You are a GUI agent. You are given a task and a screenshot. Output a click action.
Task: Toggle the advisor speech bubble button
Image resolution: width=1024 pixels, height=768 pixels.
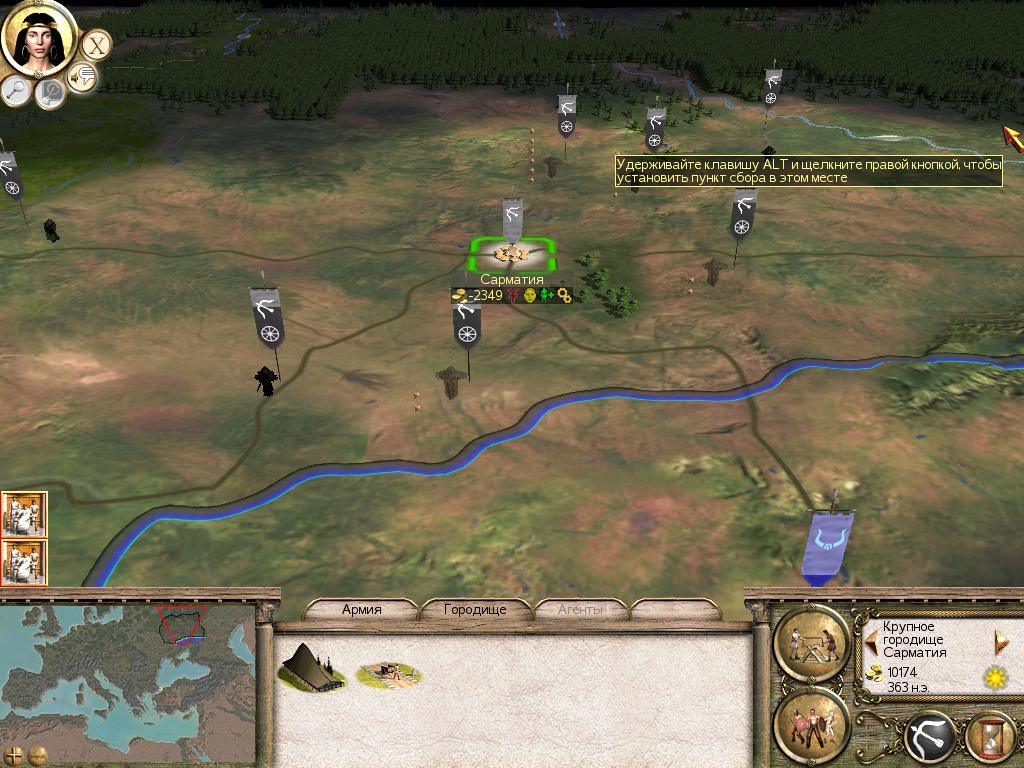tap(82, 76)
